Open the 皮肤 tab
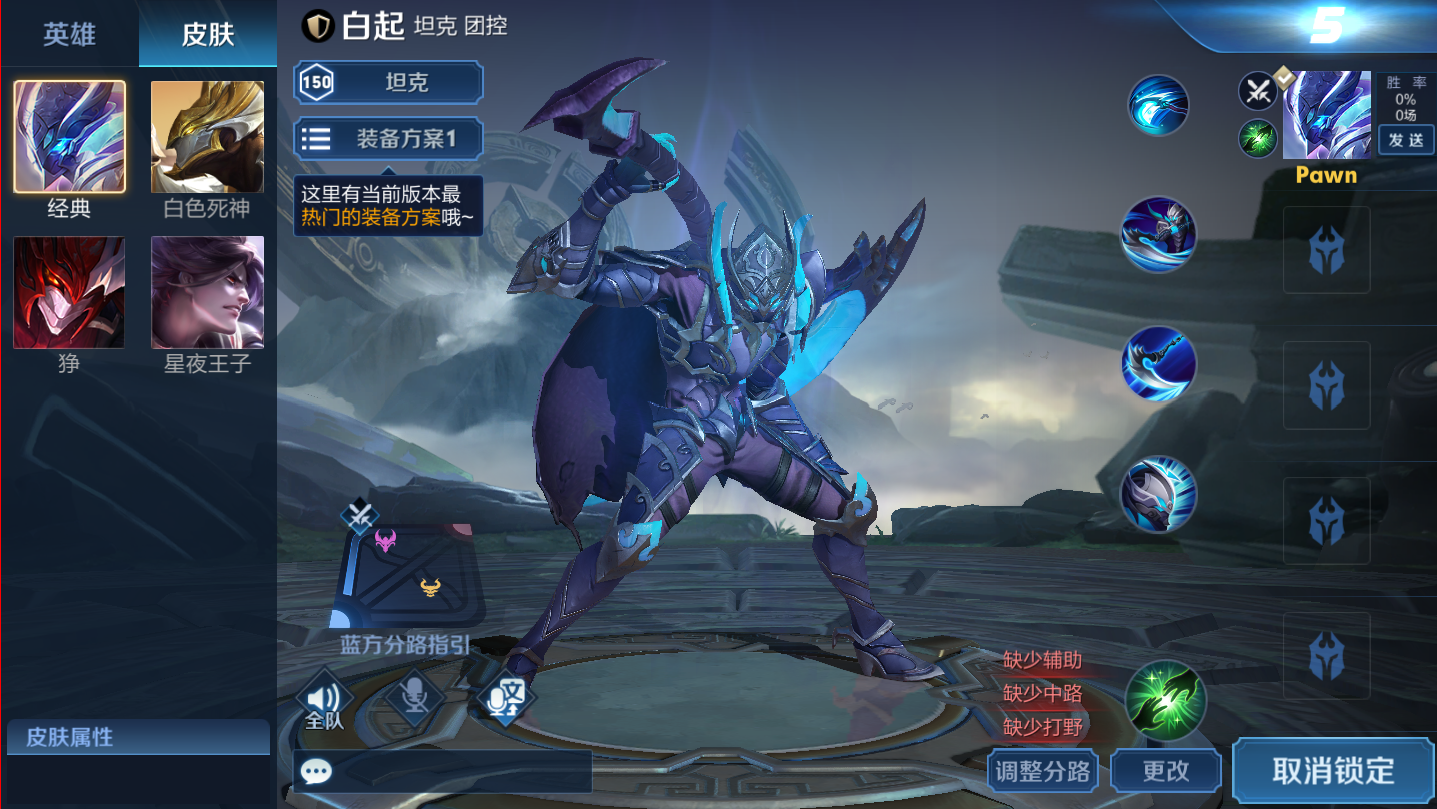1437x809 pixels. (208, 34)
